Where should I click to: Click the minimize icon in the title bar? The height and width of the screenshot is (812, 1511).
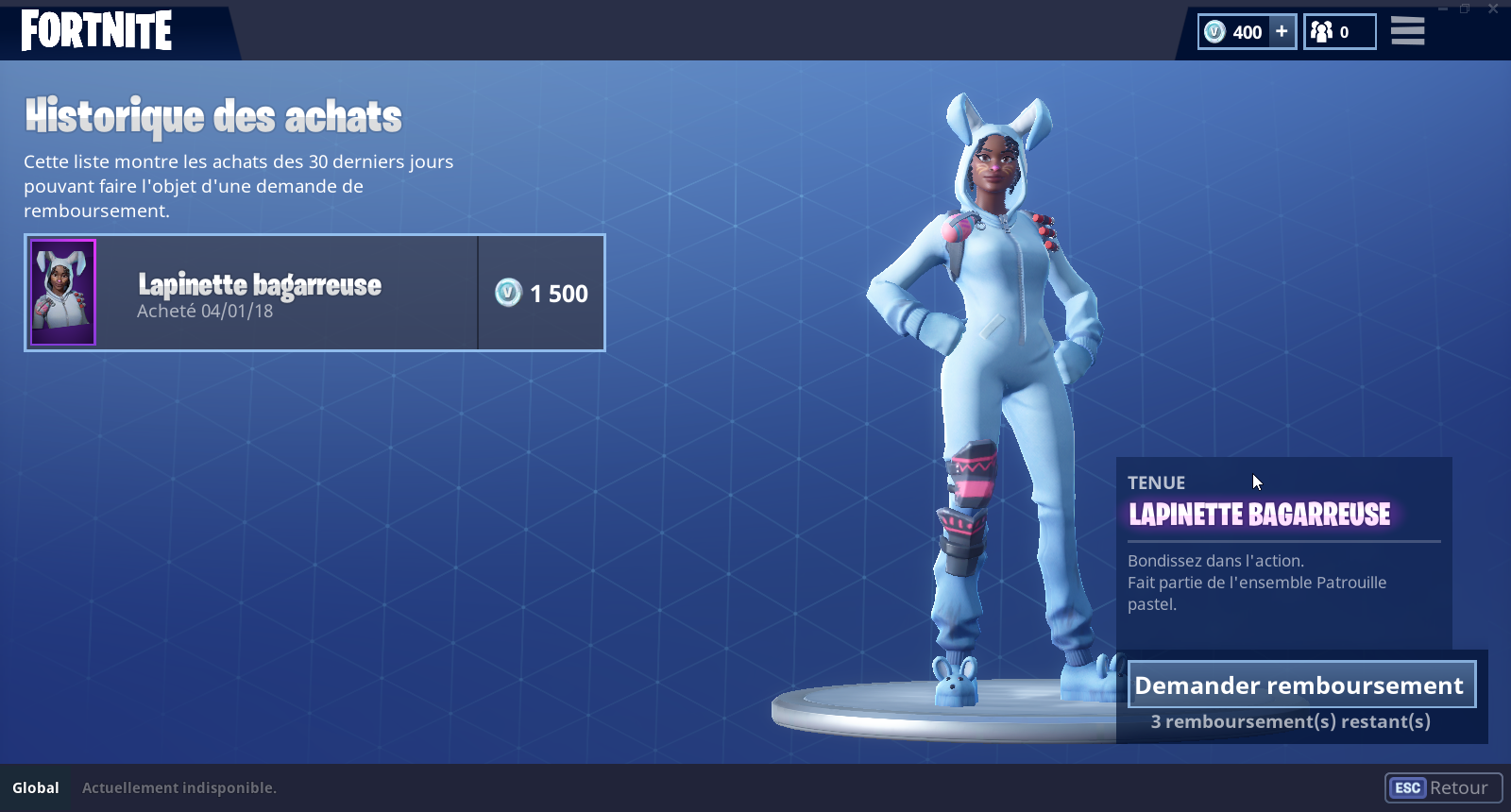[1442, 8]
